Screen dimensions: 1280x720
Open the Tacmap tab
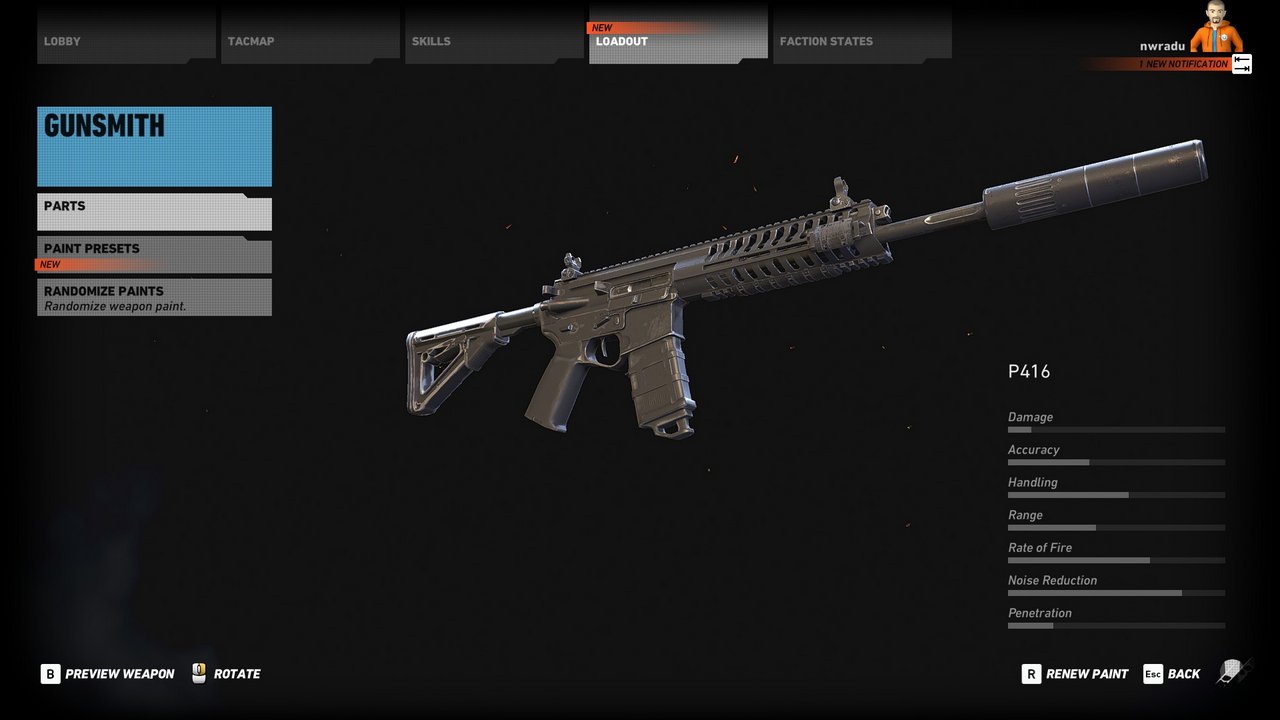tap(310, 40)
